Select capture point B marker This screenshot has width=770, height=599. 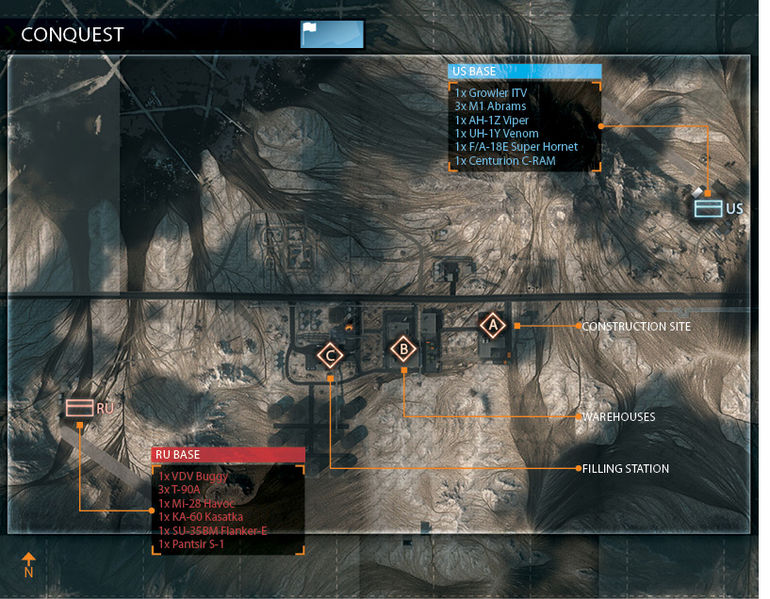[403, 349]
